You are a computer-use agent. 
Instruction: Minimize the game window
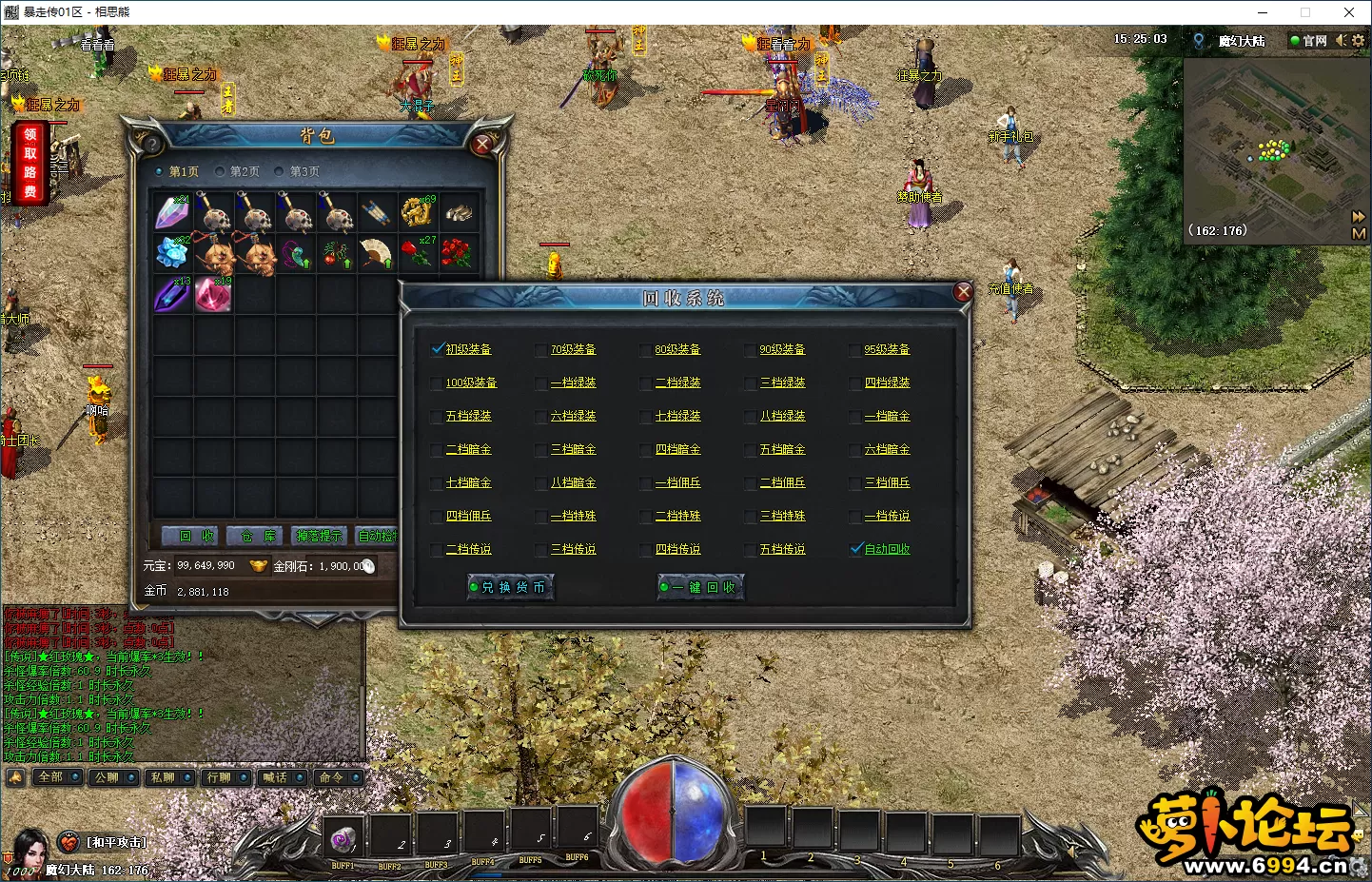pos(1263,12)
